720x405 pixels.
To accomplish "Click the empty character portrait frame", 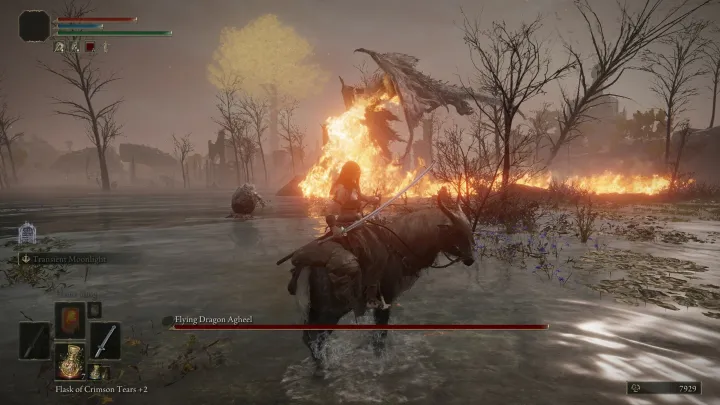I will pos(34,25).
